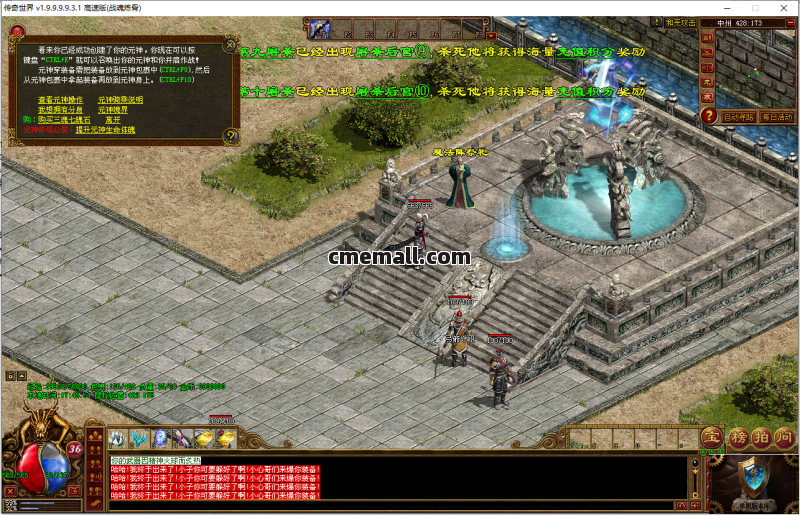
Task: Open the 每日活动 daily events button
Action: [x=778, y=117]
